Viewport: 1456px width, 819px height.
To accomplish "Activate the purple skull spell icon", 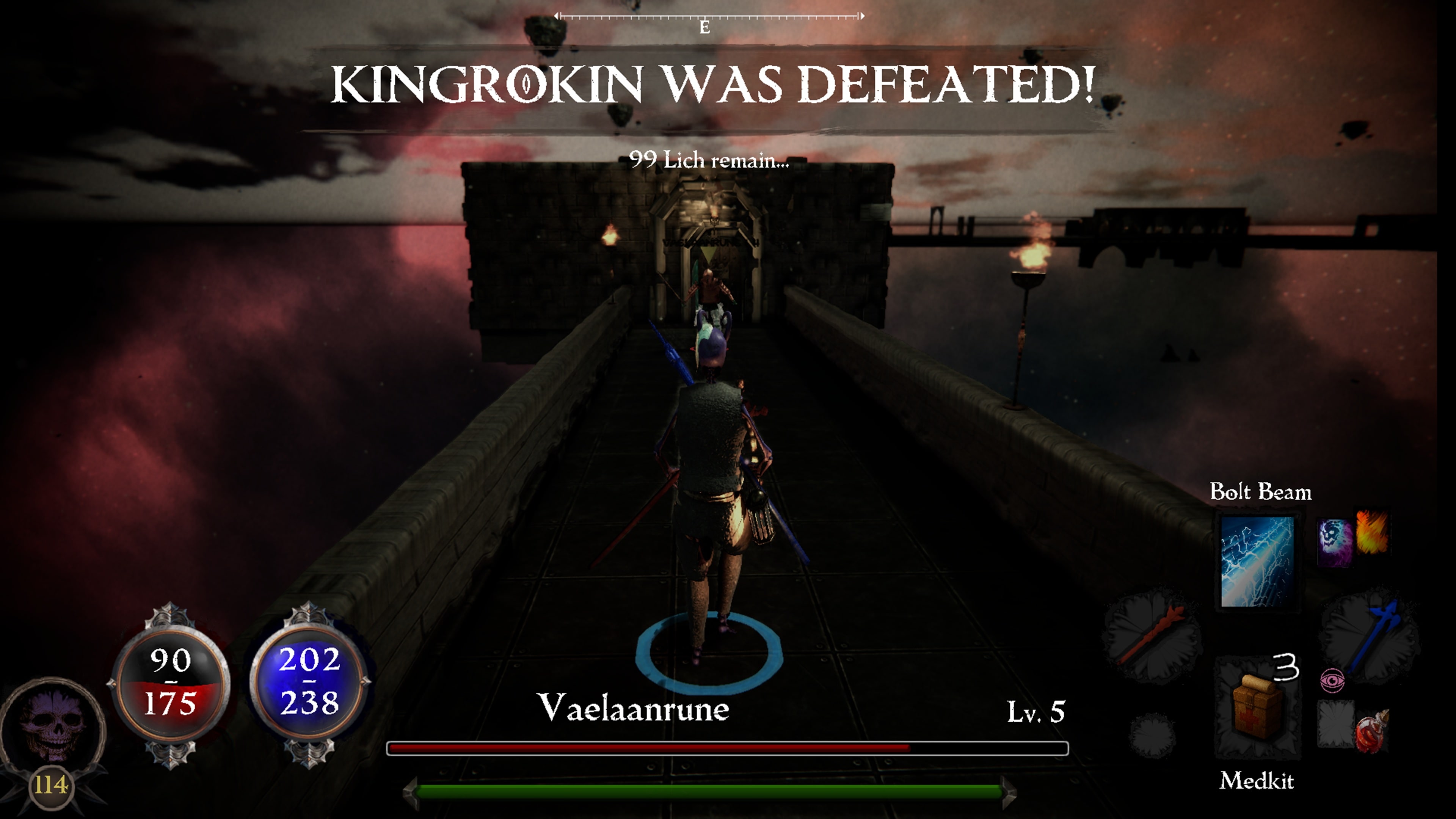I will [x=1335, y=542].
